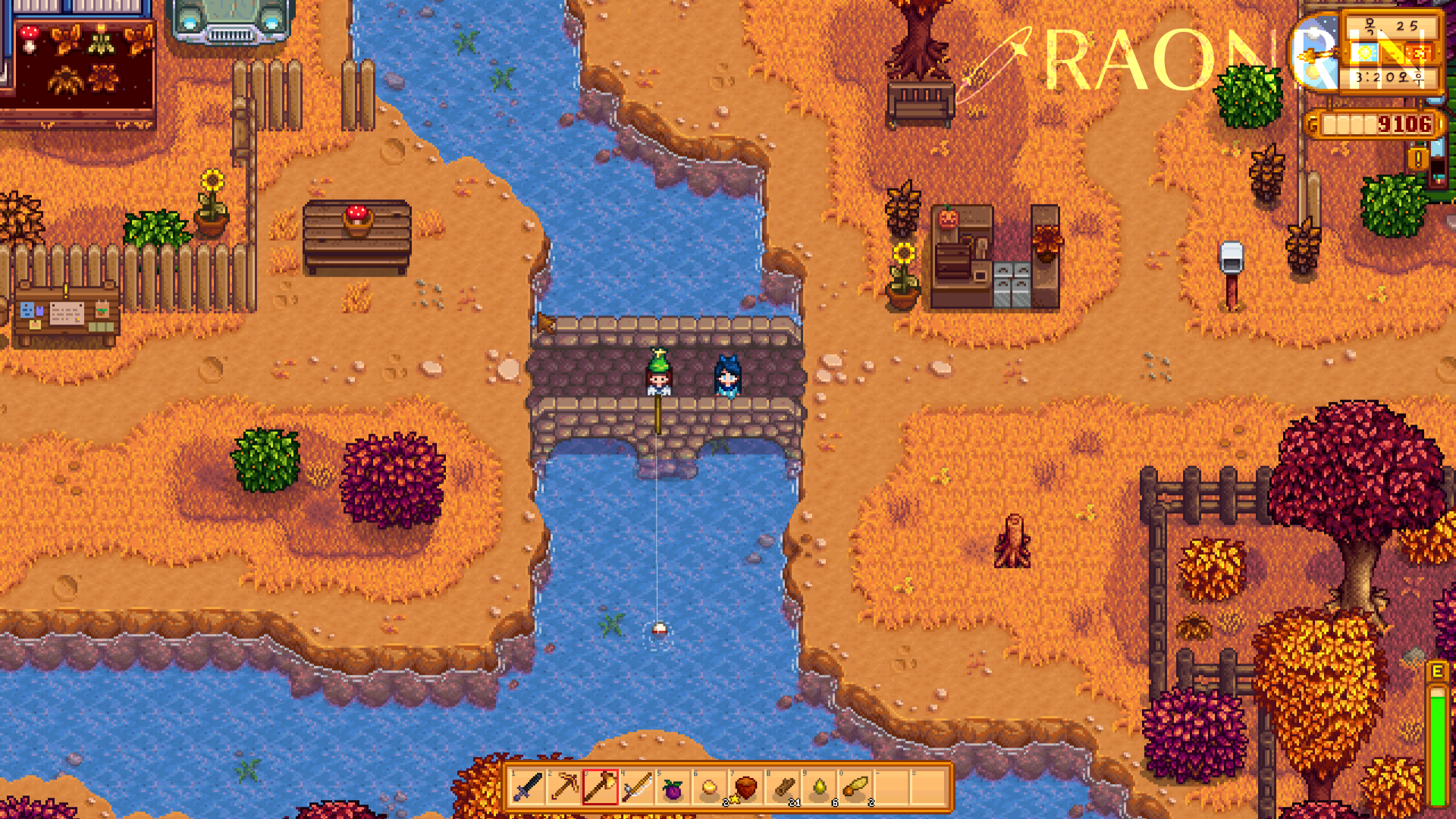Equip the fishing rod from hotbar
Viewport: 1456px width, 819px height.
click(637, 787)
